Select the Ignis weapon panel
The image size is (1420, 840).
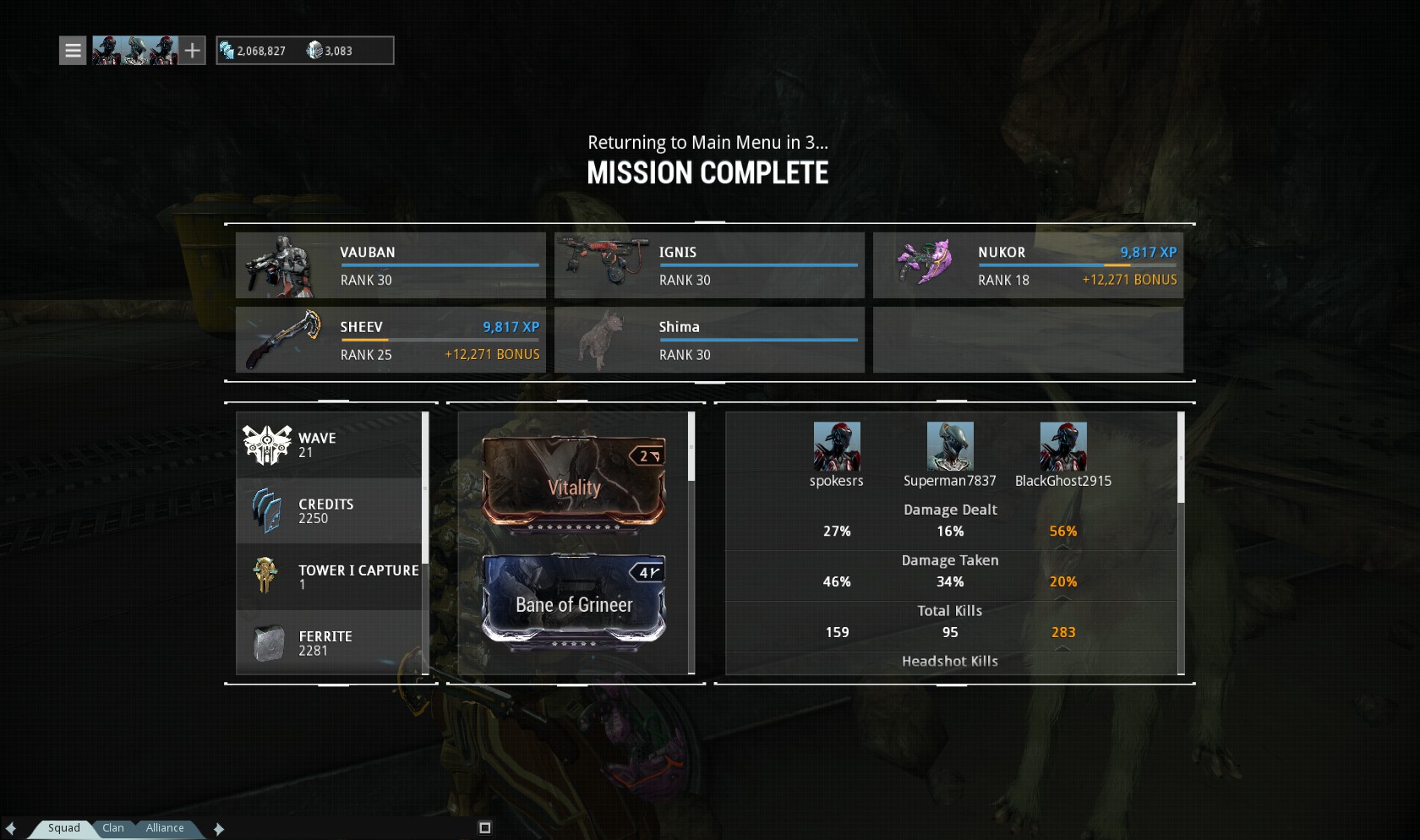(709, 265)
